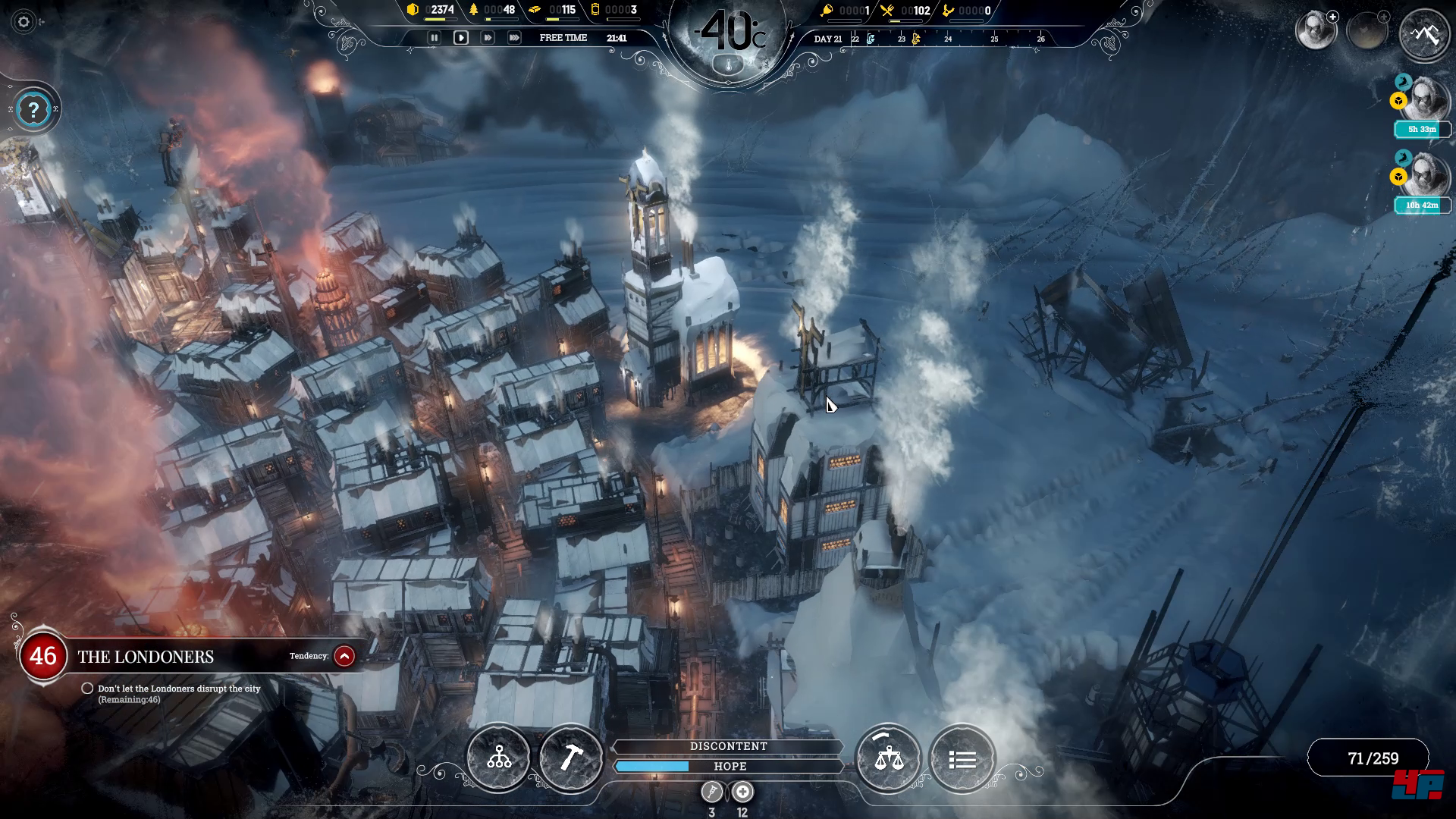1456x819 pixels.
Task: Open the hammer construction menu
Action: point(570,758)
